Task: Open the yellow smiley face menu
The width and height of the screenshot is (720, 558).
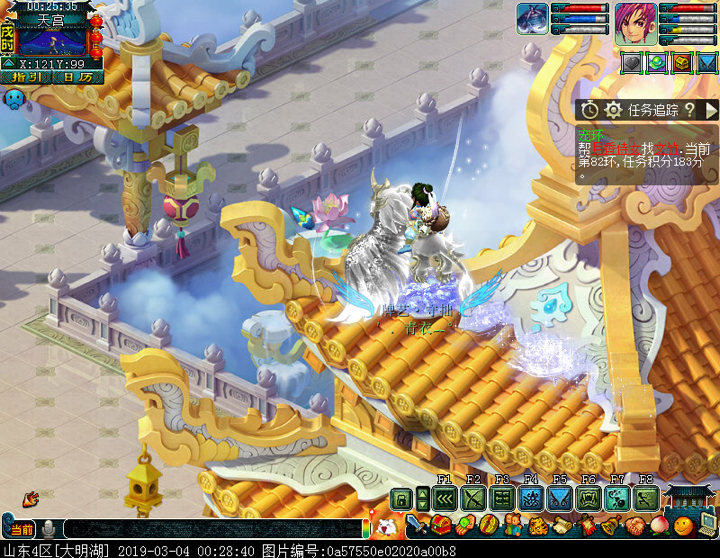Action: point(683,526)
